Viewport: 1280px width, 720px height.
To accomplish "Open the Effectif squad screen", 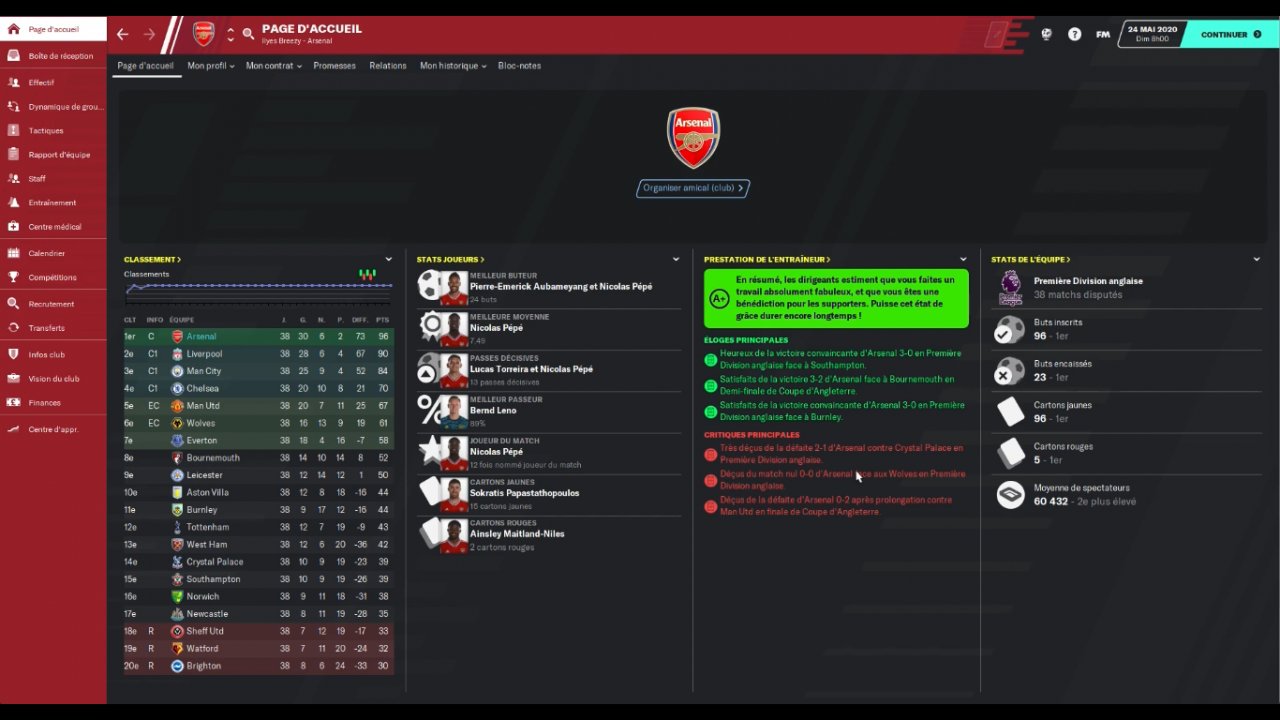I will pos(41,82).
